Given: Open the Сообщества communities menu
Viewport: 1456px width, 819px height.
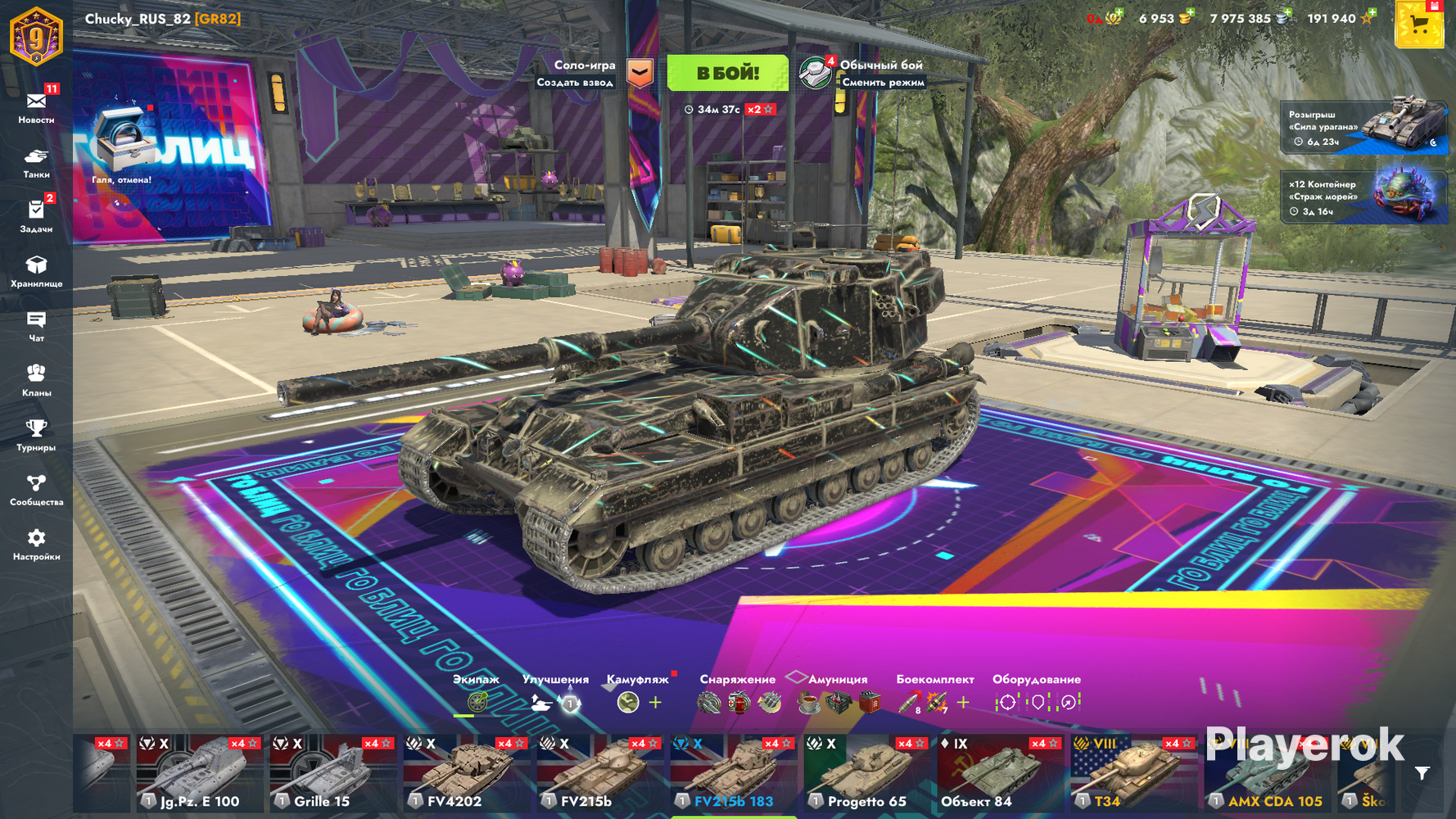Looking at the screenshot, I should tap(36, 489).
